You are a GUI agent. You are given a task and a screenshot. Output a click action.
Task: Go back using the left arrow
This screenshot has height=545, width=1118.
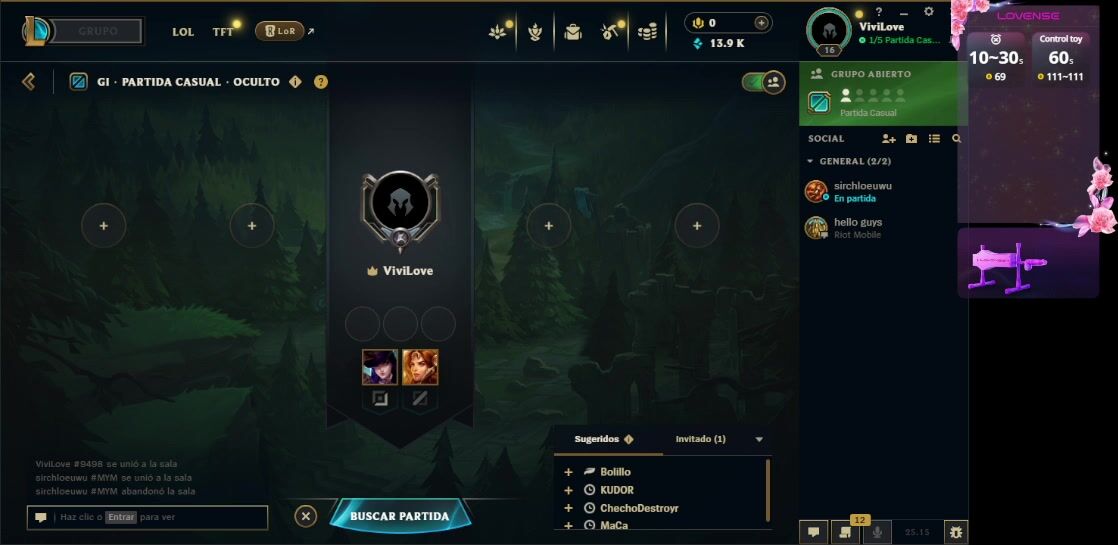click(x=28, y=82)
